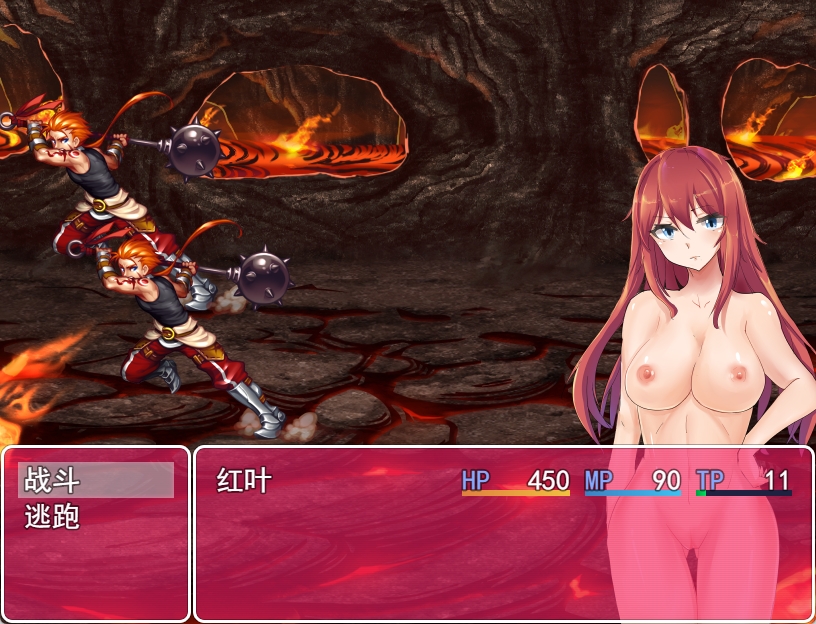Choose the 逃跑 (Escape) command
The width and height of the screenshot is (816, 624).
click(96, 517)
